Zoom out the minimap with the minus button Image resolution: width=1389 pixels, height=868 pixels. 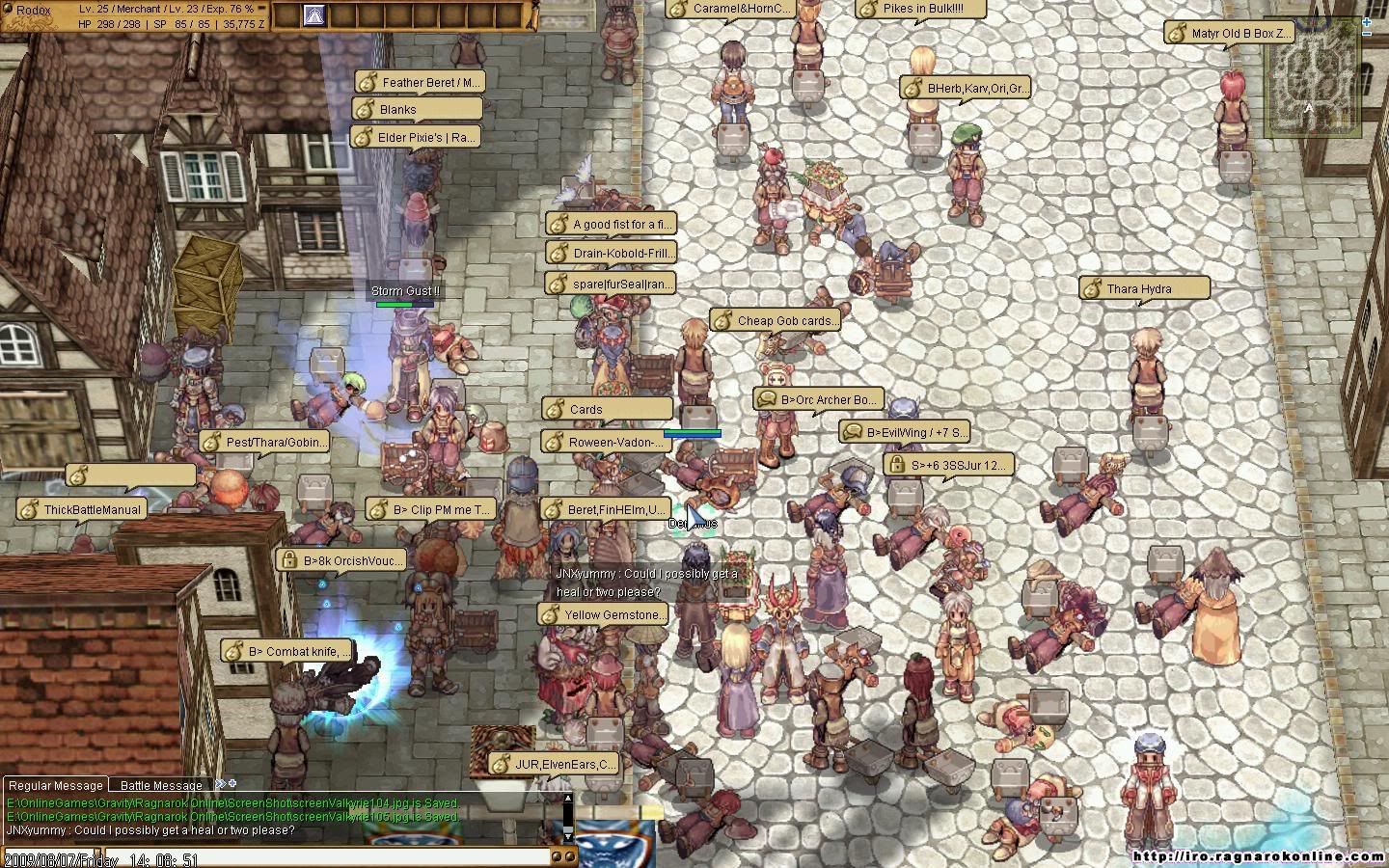(x=1368, y=33)
